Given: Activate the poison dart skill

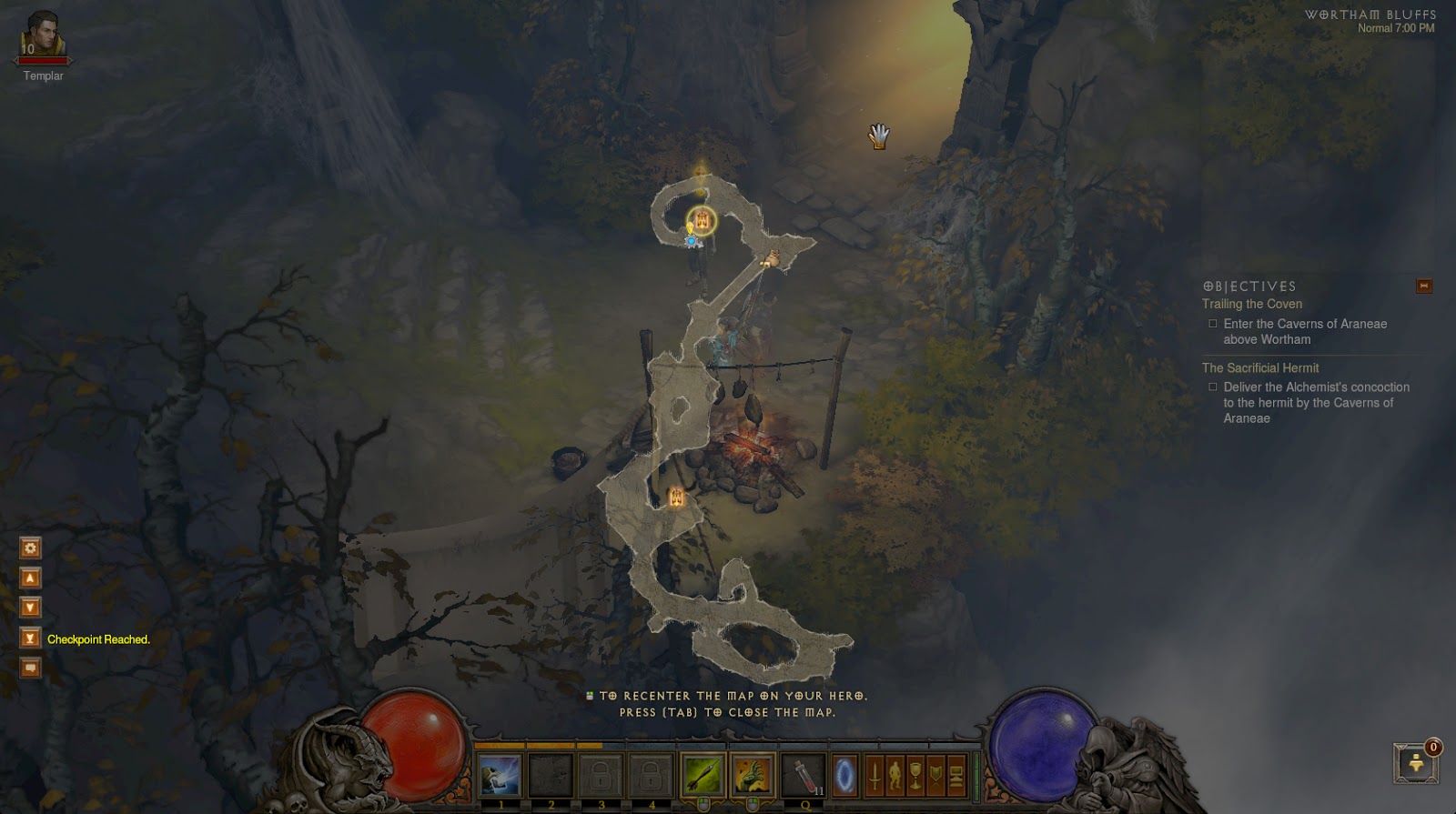Looking at the screenshot, I should point(703,776).
